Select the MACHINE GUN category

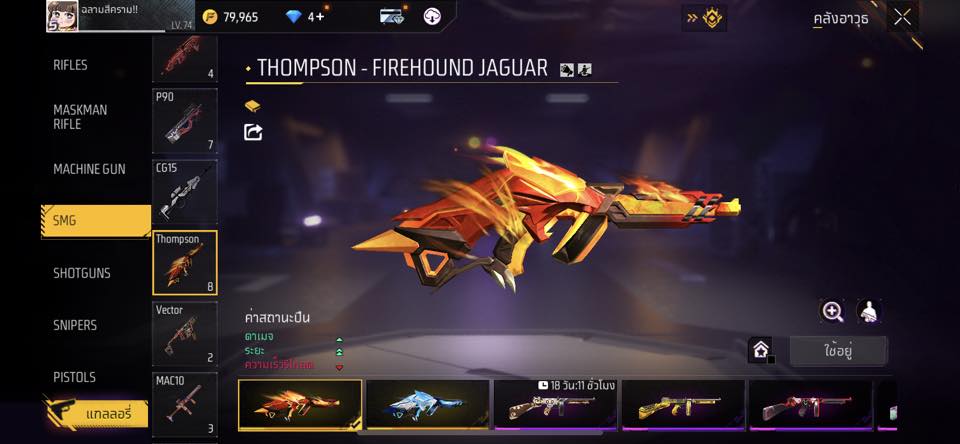[x=89, y=169]
